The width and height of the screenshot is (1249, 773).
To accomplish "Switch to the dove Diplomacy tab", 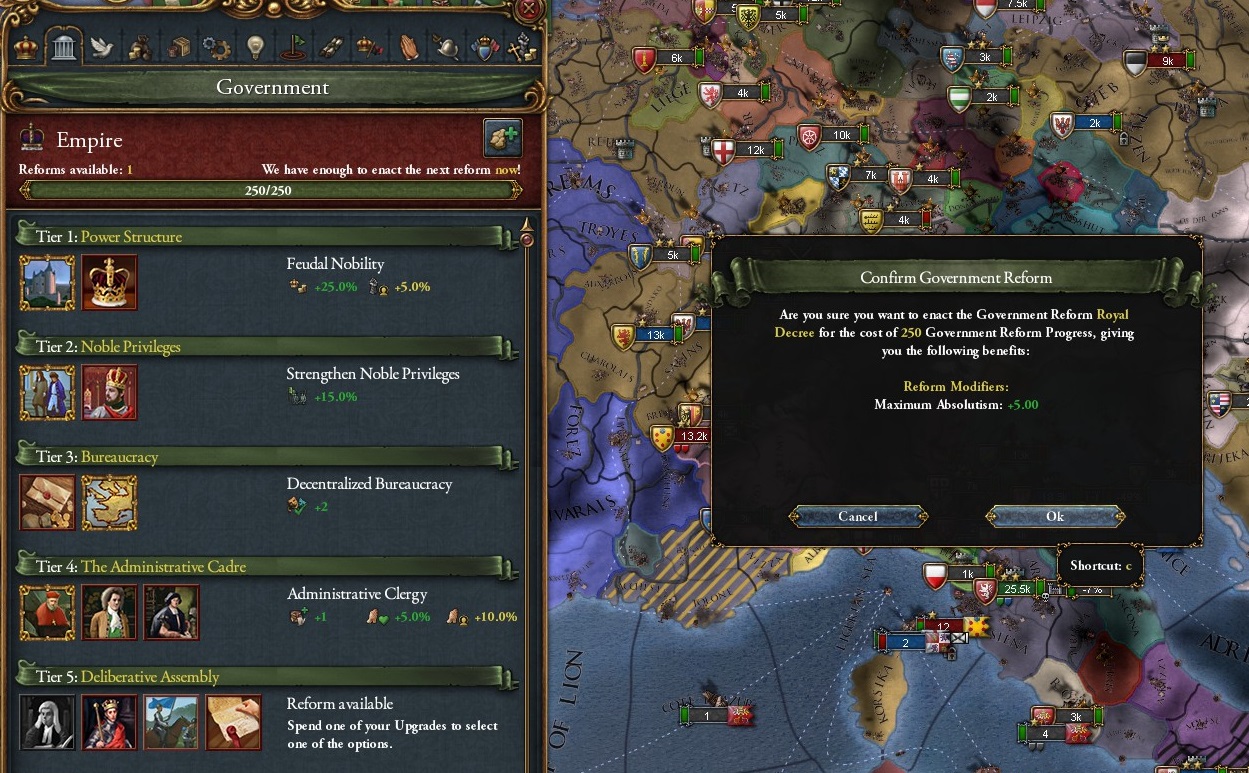I will click(x=101, y=46).
